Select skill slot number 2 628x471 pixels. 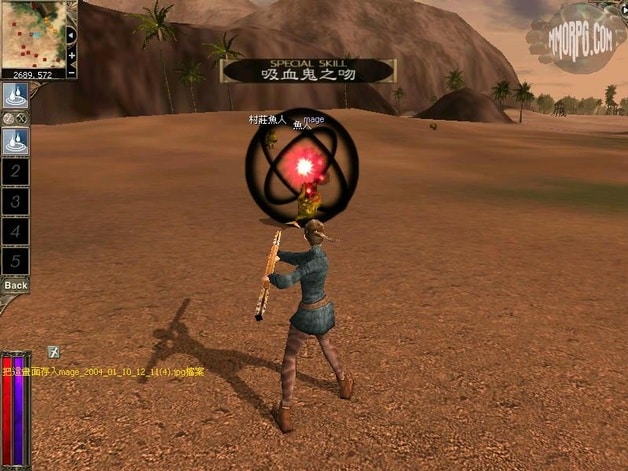[x=15, y=172]
